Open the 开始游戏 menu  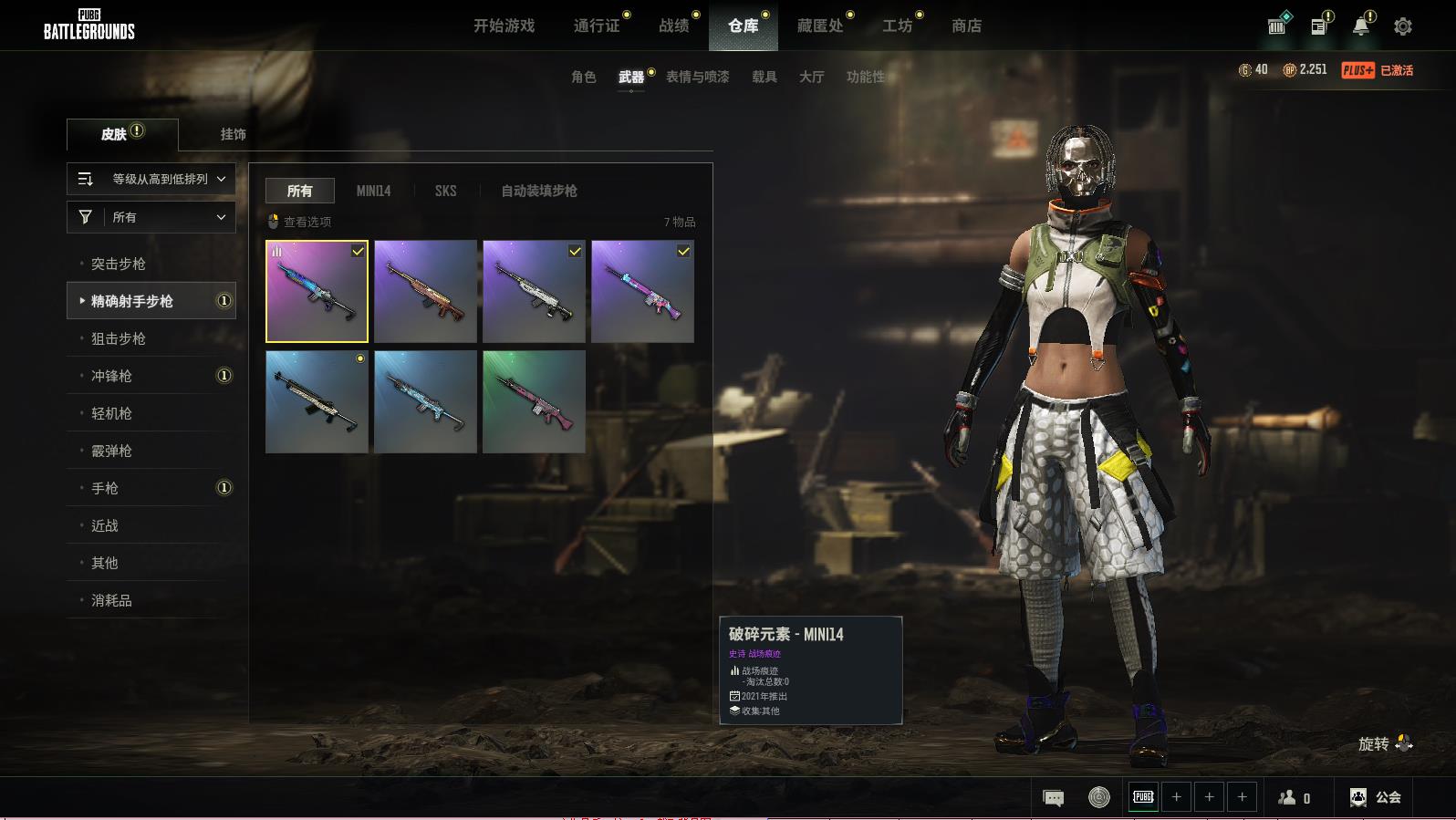click(x=504, y=26)
